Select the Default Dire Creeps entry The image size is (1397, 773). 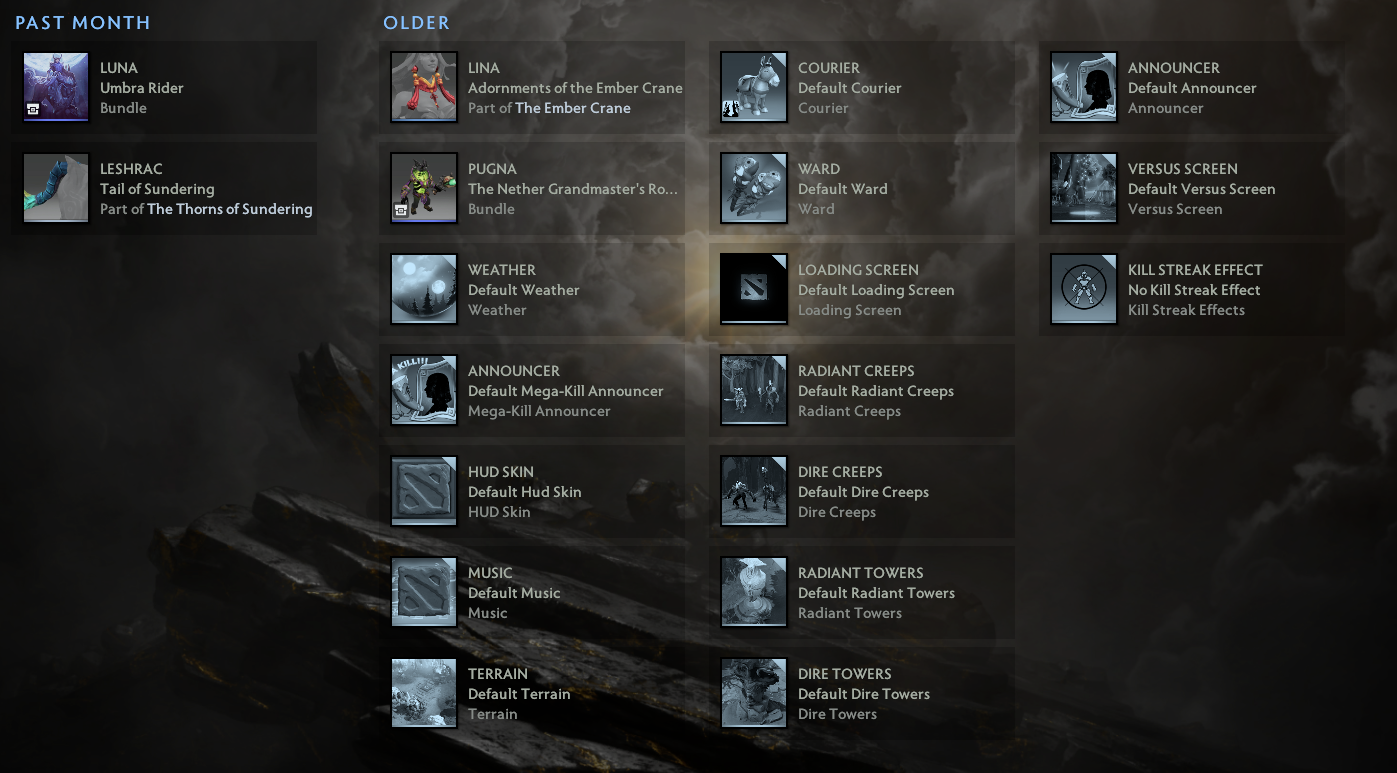click(x=753, y=491)
